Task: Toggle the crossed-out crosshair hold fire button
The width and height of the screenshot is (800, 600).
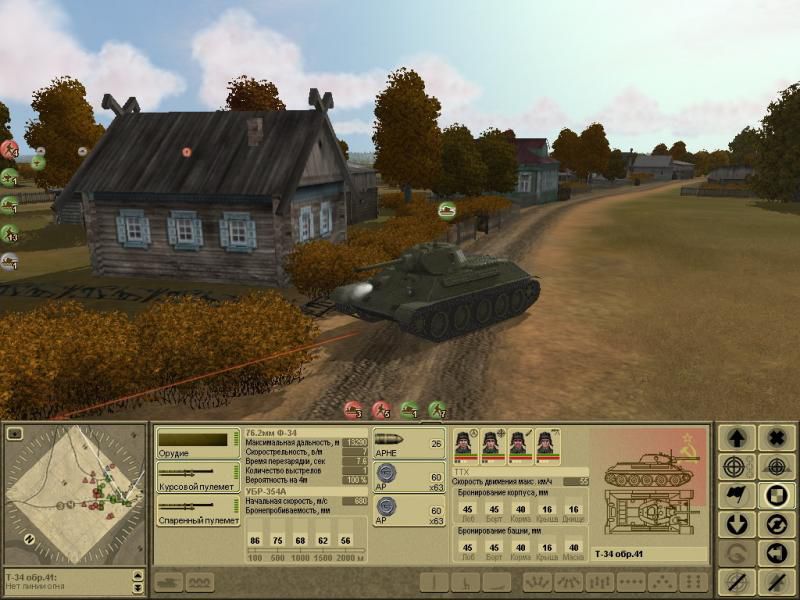Action: coord(737,581)
